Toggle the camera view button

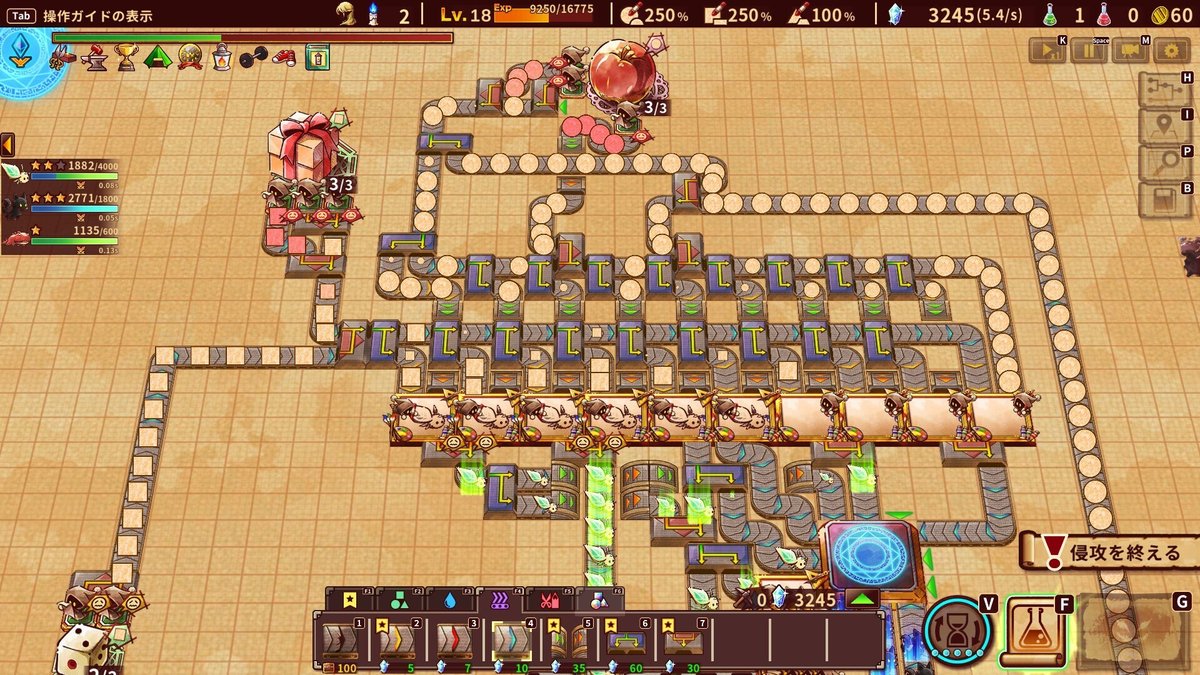pyautogui.click(x=1129, y=52)
